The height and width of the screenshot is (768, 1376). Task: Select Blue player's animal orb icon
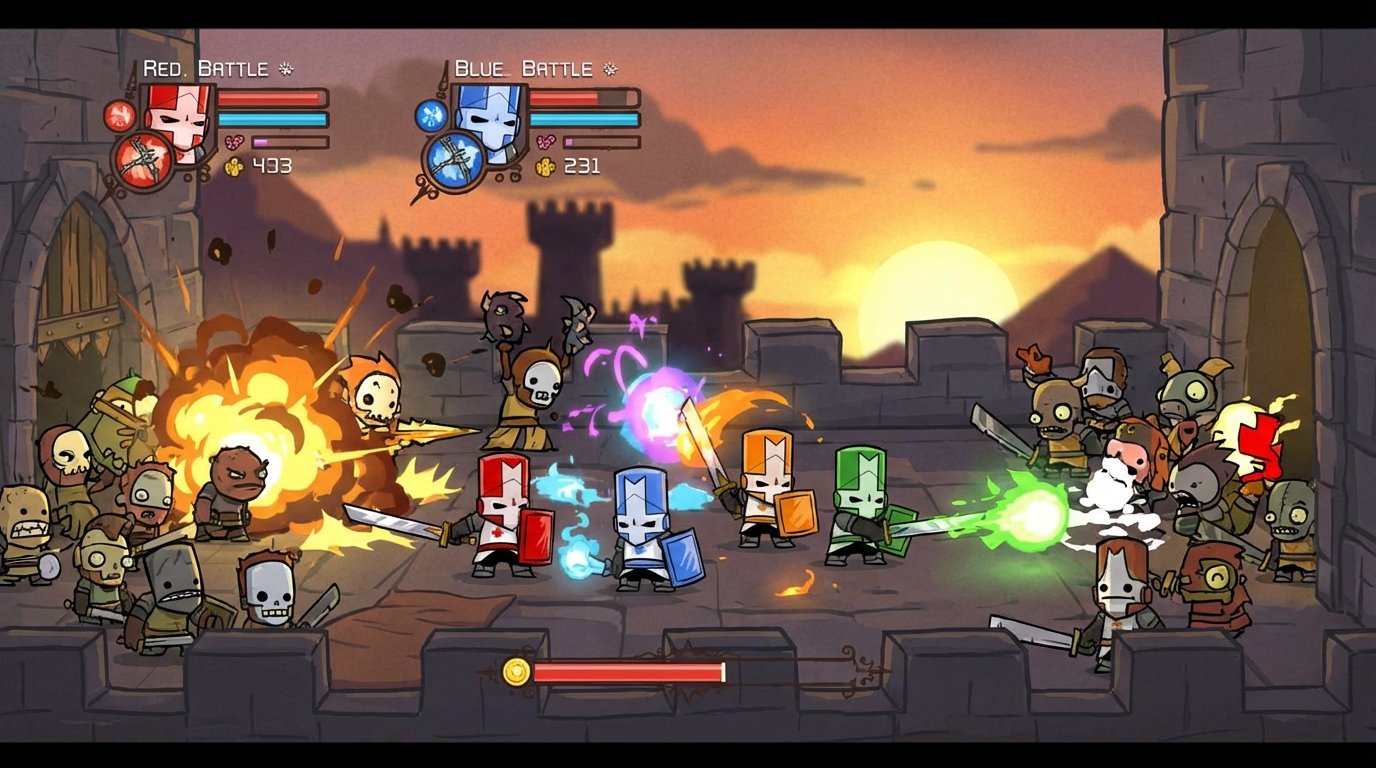coord(432,115)
